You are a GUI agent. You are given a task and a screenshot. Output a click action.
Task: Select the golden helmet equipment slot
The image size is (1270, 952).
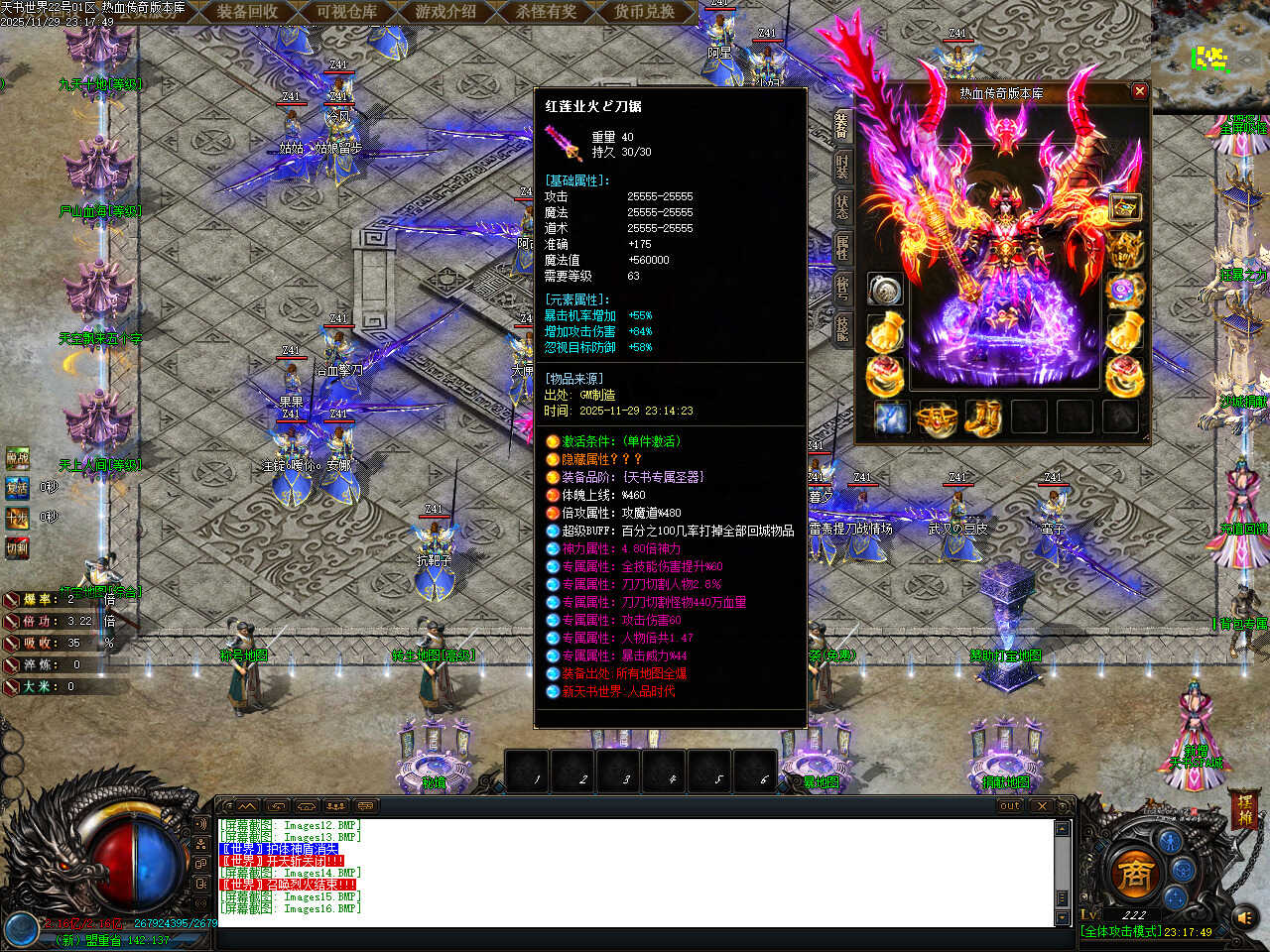(1124, 250)
